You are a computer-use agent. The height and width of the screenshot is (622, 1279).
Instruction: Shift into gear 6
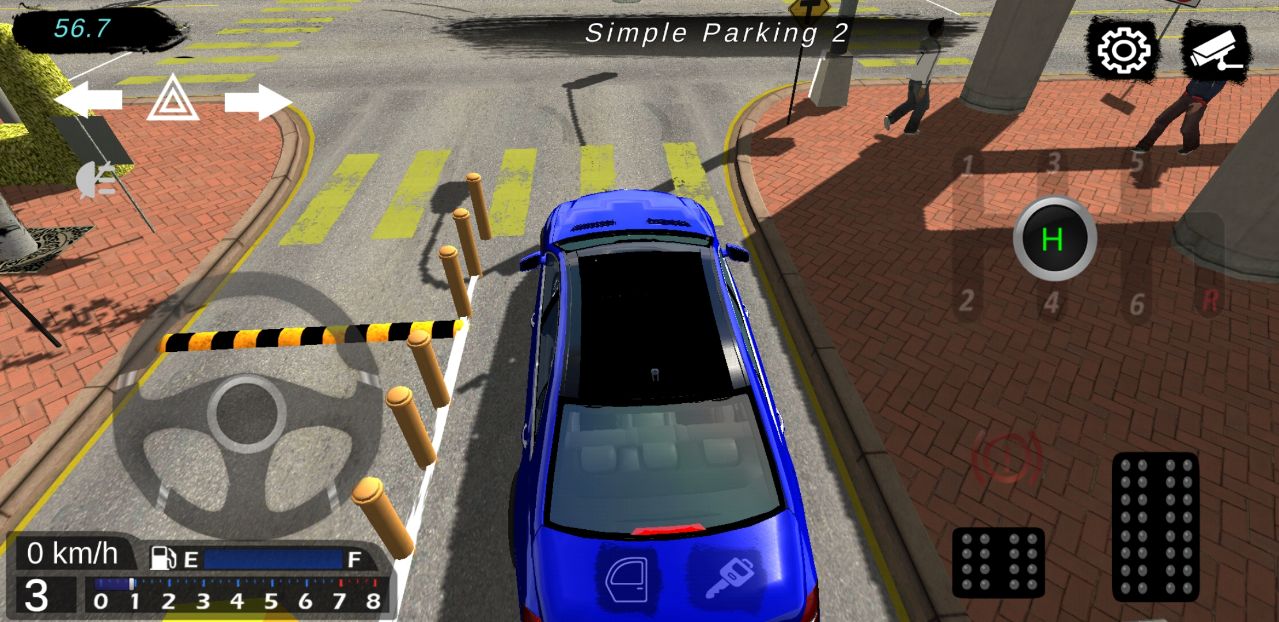click(x=1136, y=303)
